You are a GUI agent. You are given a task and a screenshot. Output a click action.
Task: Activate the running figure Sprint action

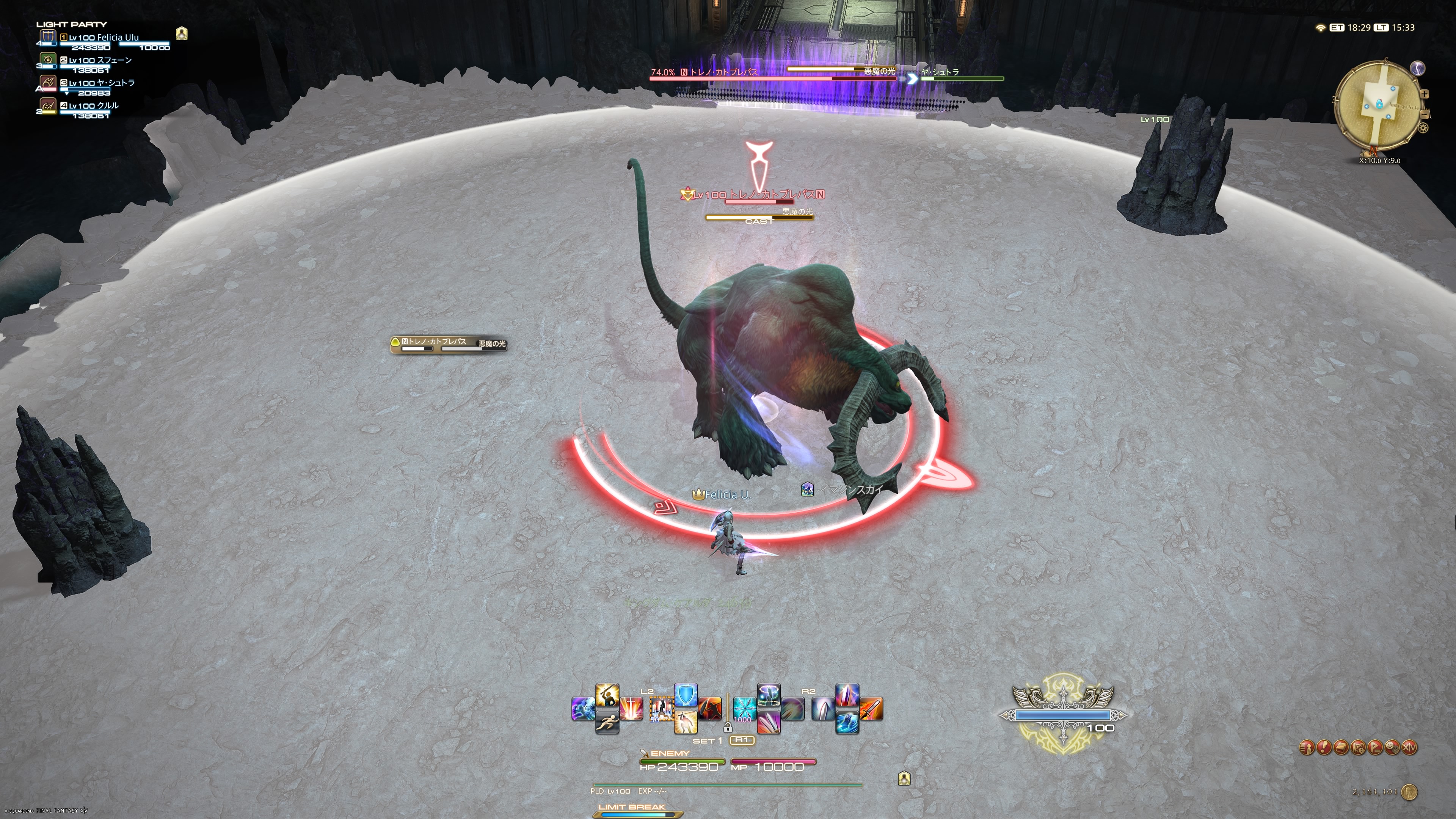(607, 723)
